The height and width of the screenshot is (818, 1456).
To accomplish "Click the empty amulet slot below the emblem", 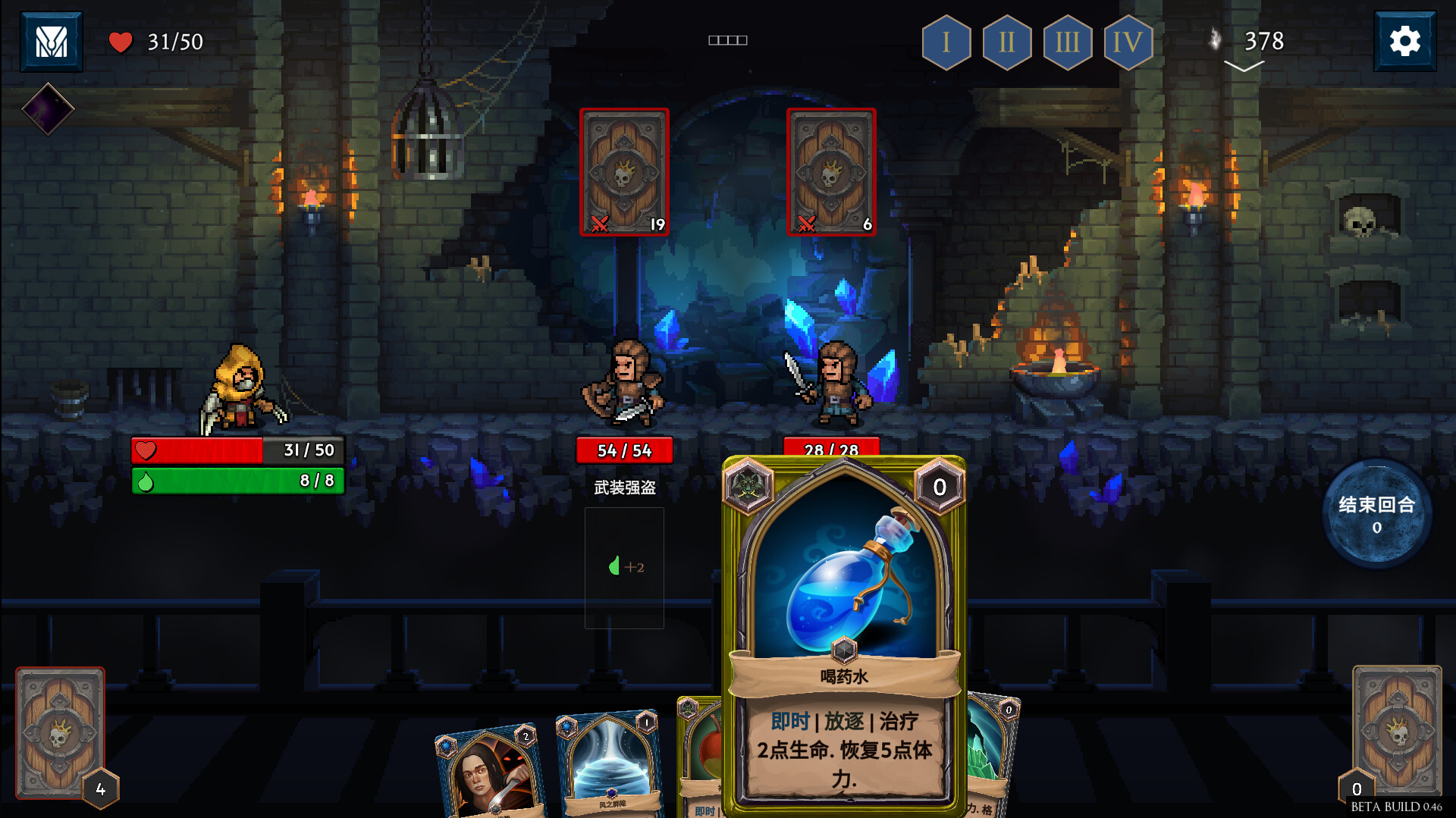I will pos(47,109).
